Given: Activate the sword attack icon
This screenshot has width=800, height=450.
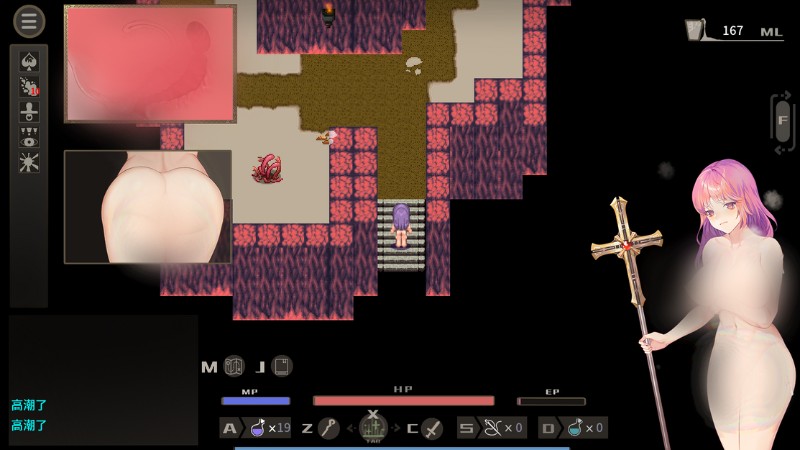Looking at the screenshot, I should tap(432, 428).
